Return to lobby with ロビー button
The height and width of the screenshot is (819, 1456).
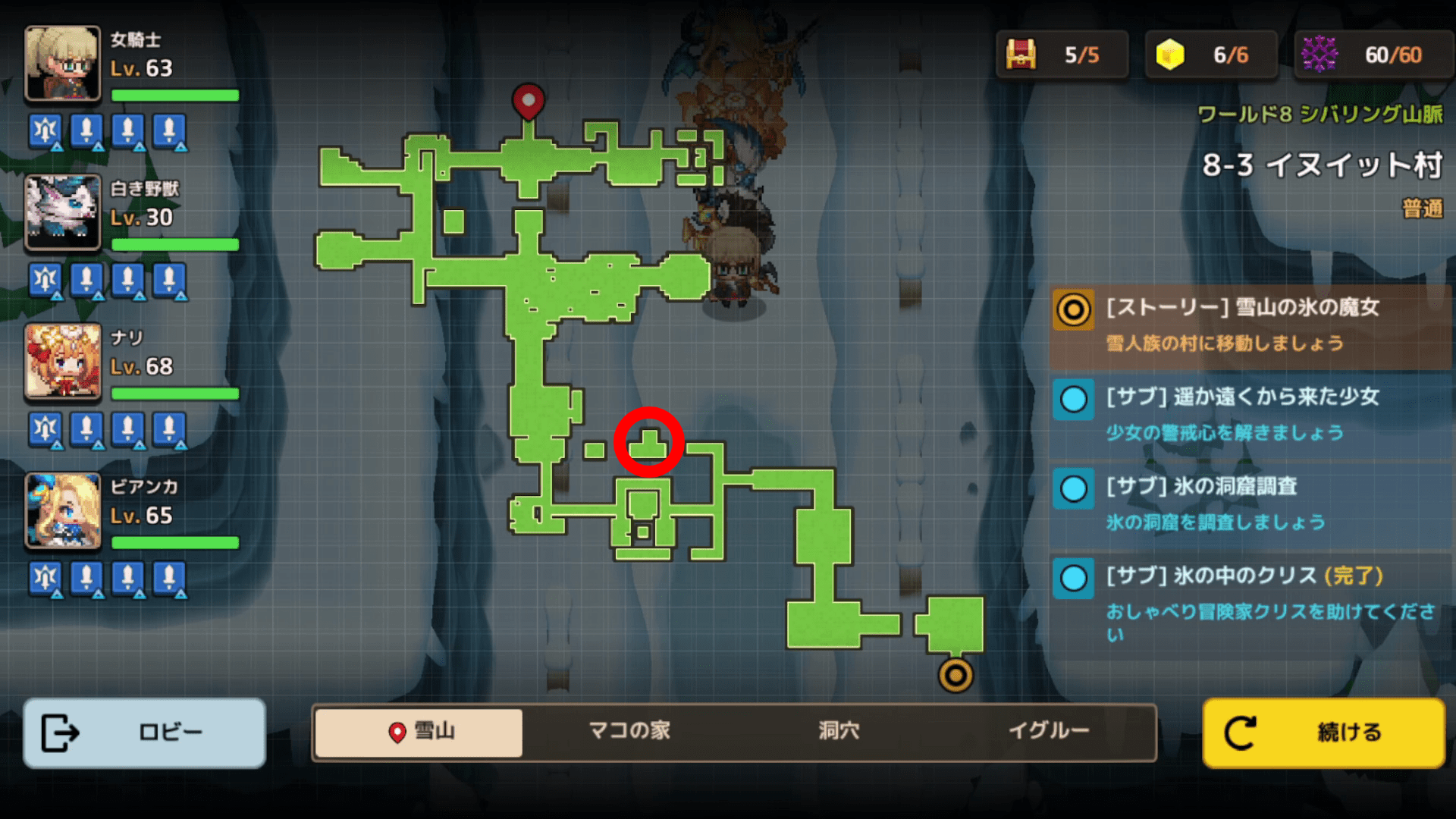pyautogui.click(x=144, y=733)
